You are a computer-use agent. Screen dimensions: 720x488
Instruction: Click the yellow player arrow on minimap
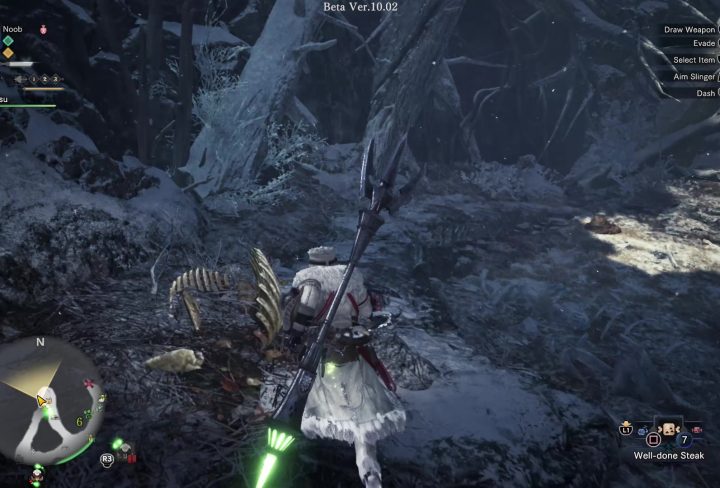(x=43, y=401)
